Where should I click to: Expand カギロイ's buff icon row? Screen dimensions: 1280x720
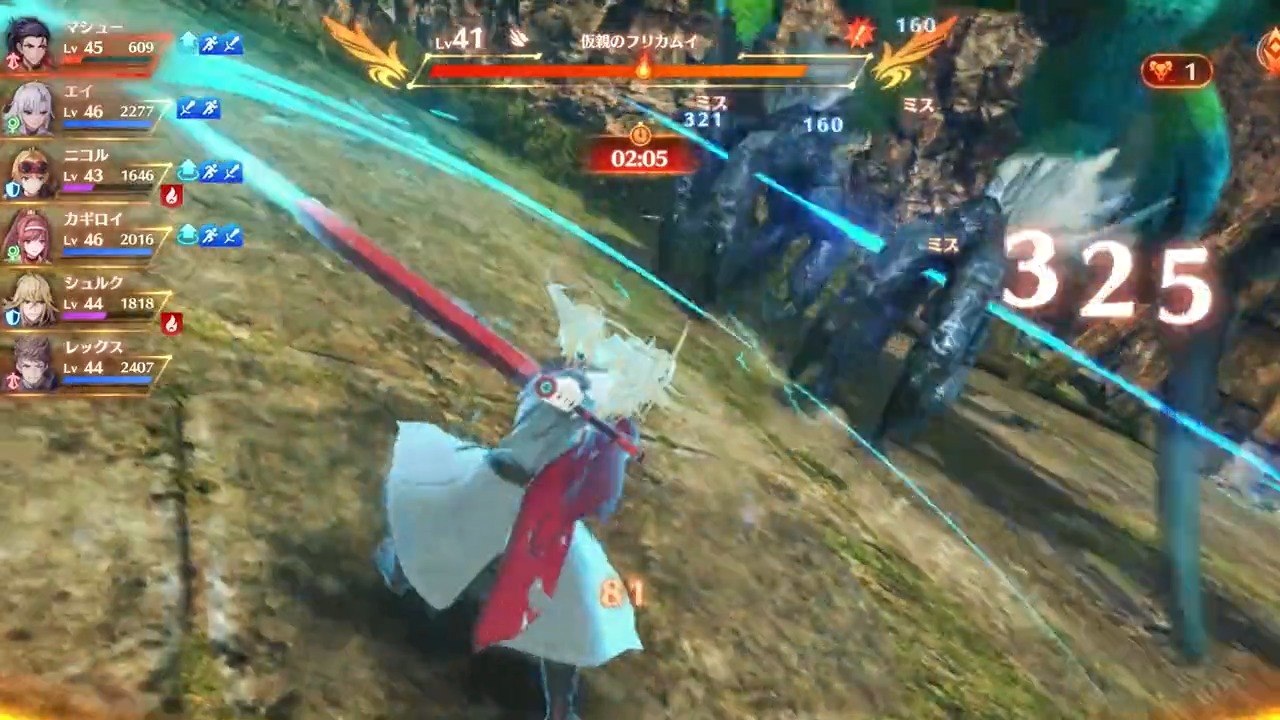(x=220, y=236)
